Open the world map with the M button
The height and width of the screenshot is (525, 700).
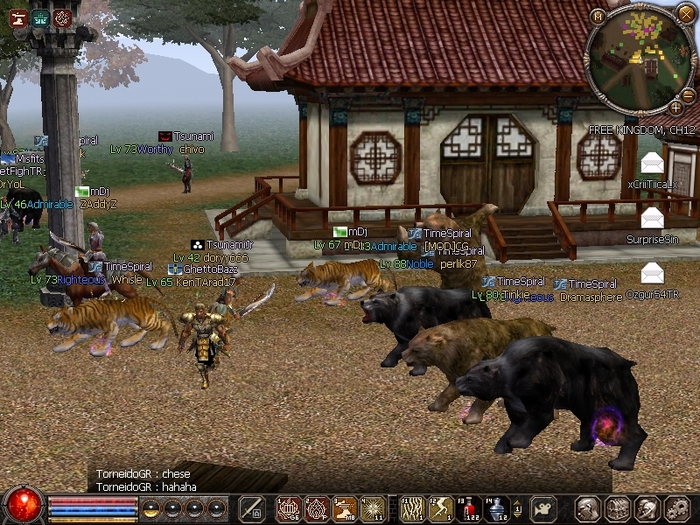pyautogui.click(x=597, y=16)
